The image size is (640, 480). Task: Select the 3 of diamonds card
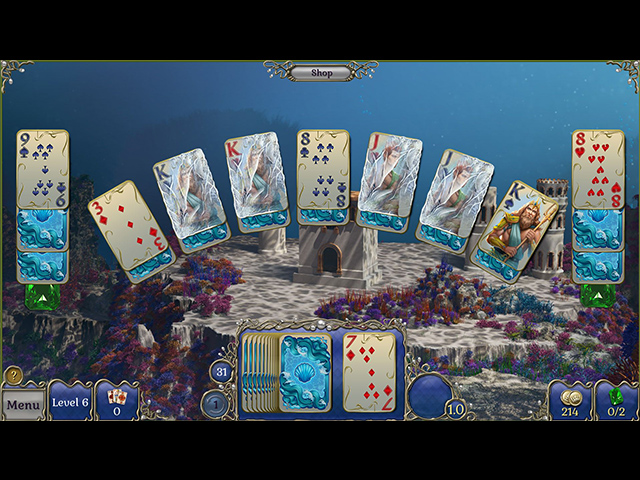pos(132,229)
